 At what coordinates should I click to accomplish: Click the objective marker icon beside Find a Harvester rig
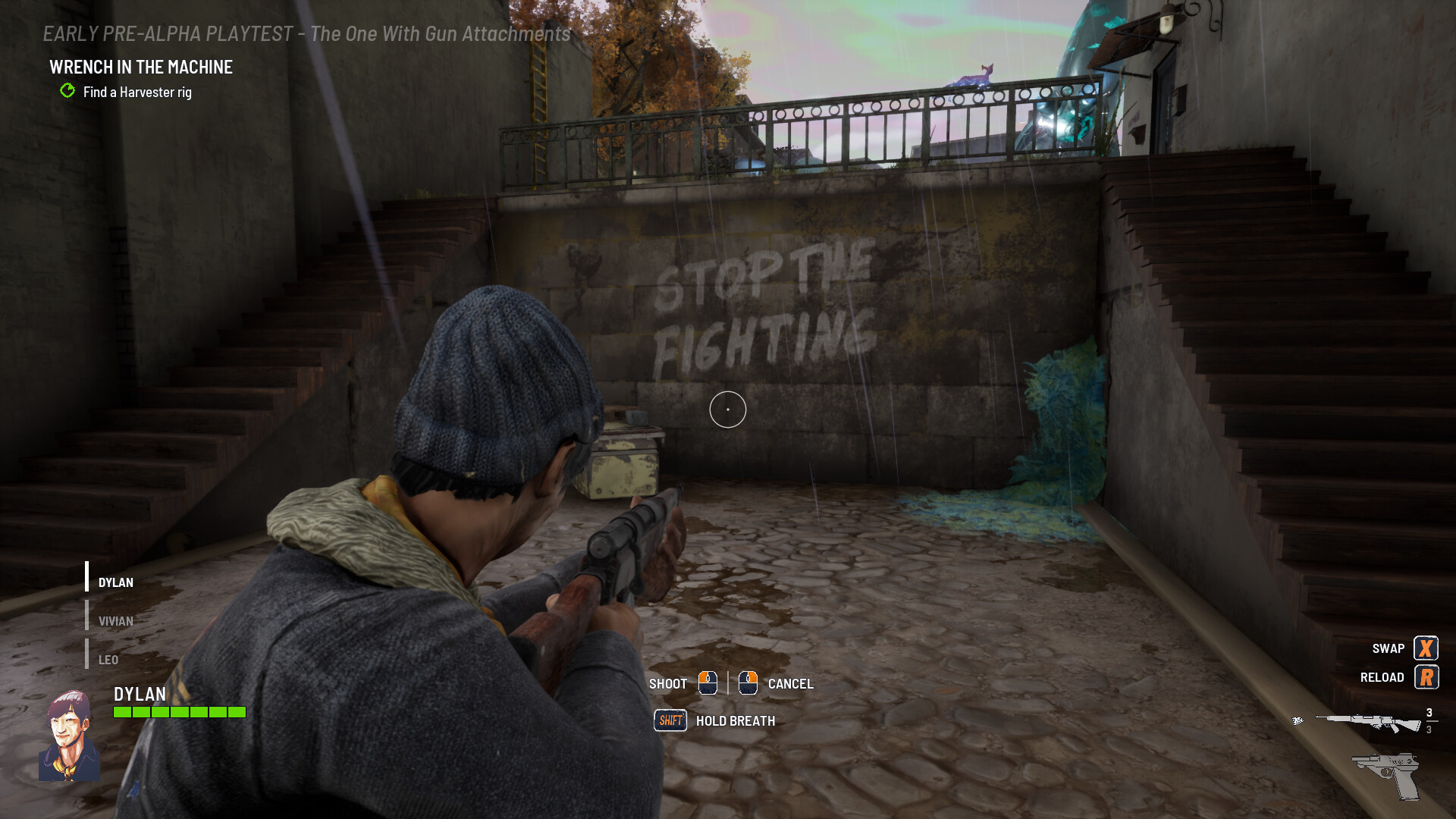tap(67, 92)
